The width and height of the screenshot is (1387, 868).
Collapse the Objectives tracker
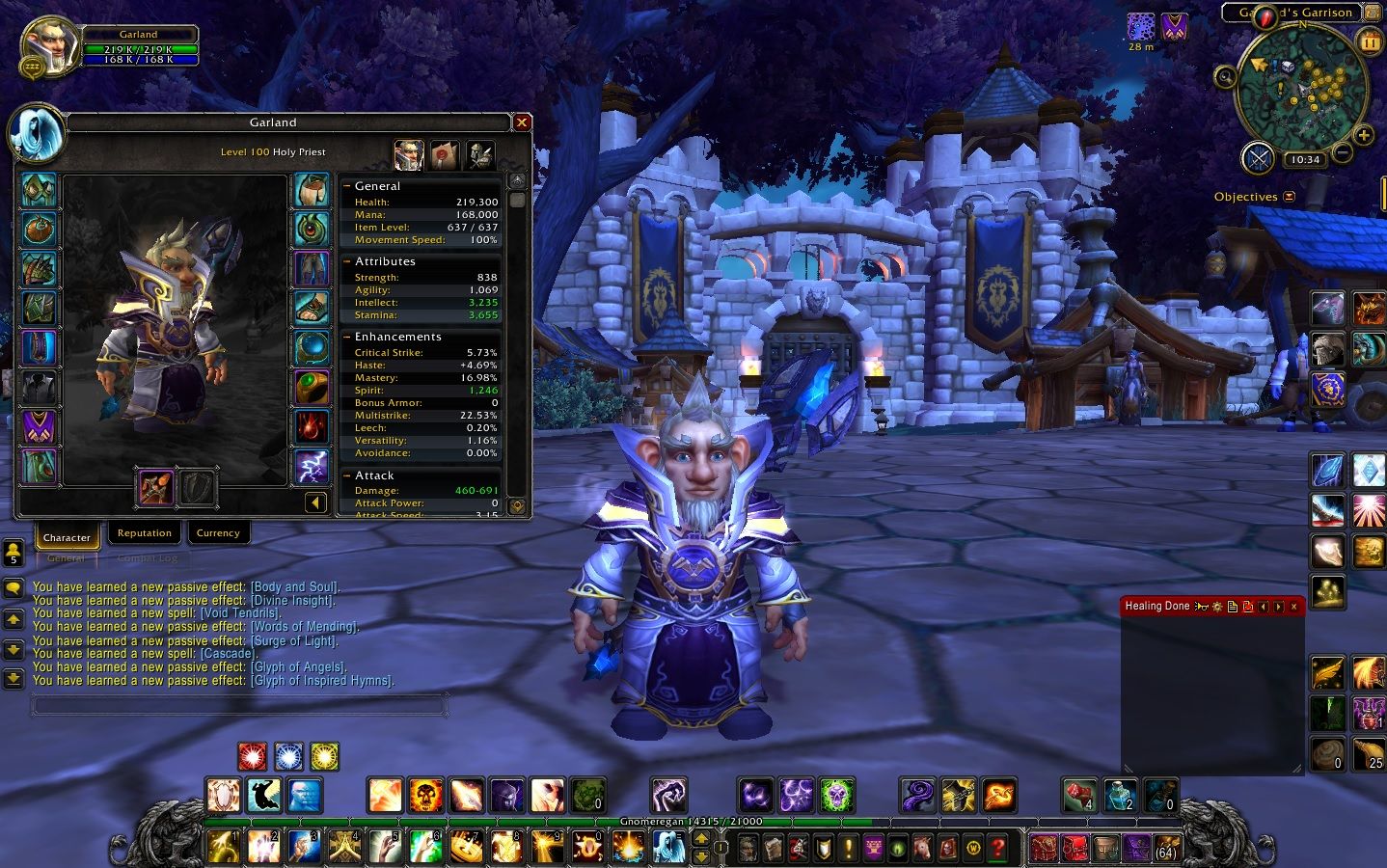pos(1290,197)
